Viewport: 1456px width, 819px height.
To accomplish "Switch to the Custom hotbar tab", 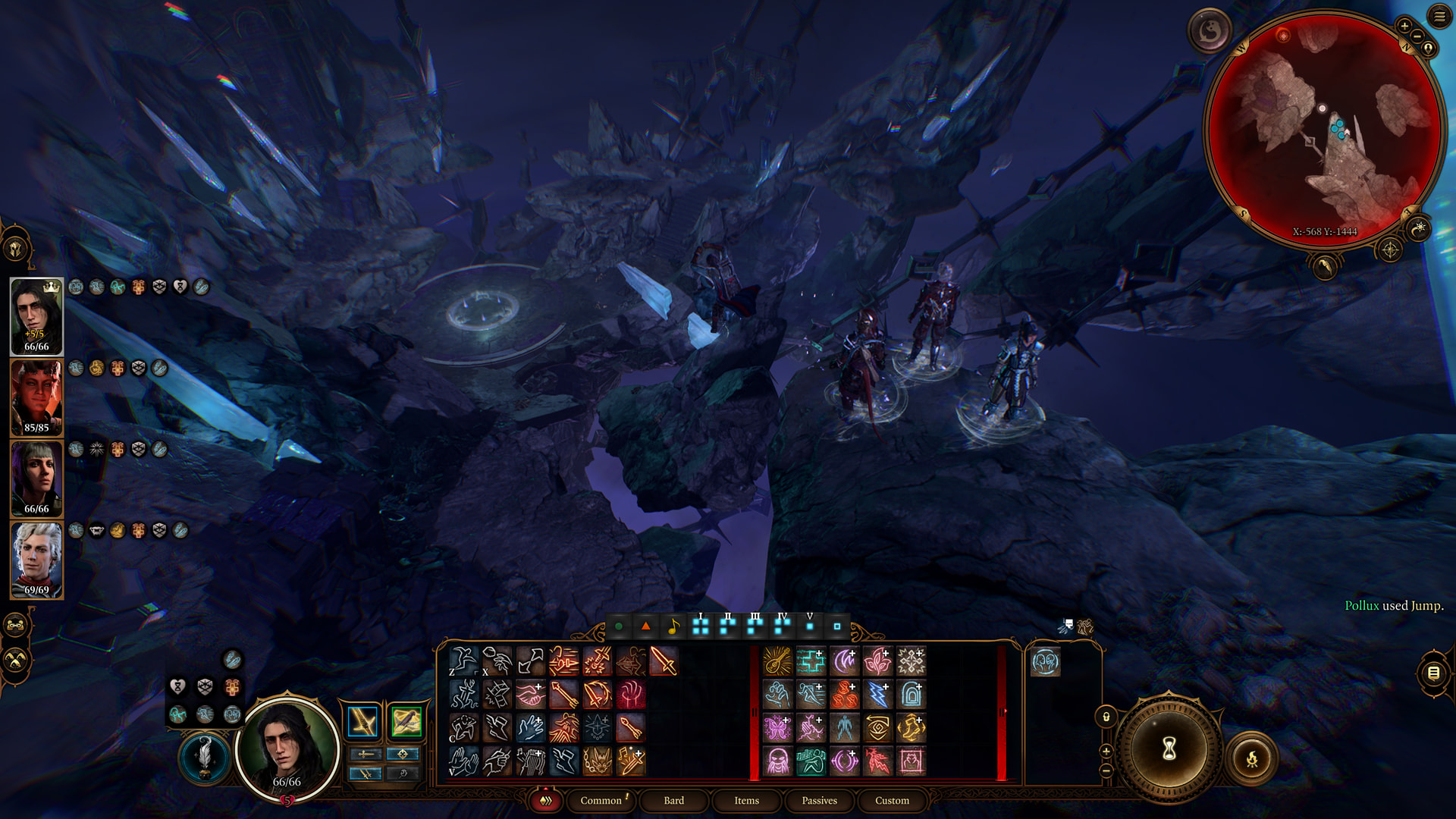I will coord(892,800).
